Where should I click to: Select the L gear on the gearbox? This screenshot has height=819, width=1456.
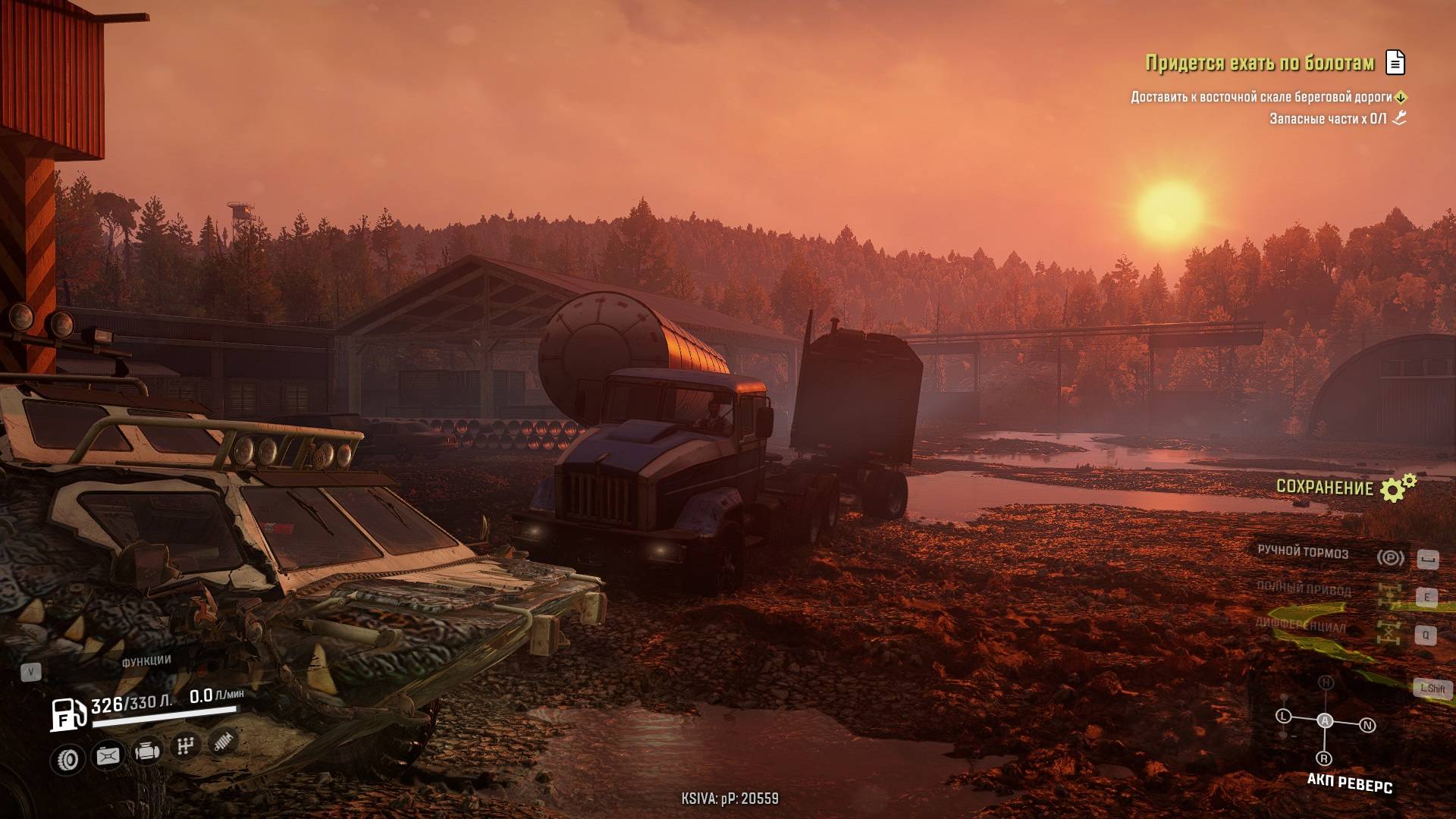[1283, 716]
